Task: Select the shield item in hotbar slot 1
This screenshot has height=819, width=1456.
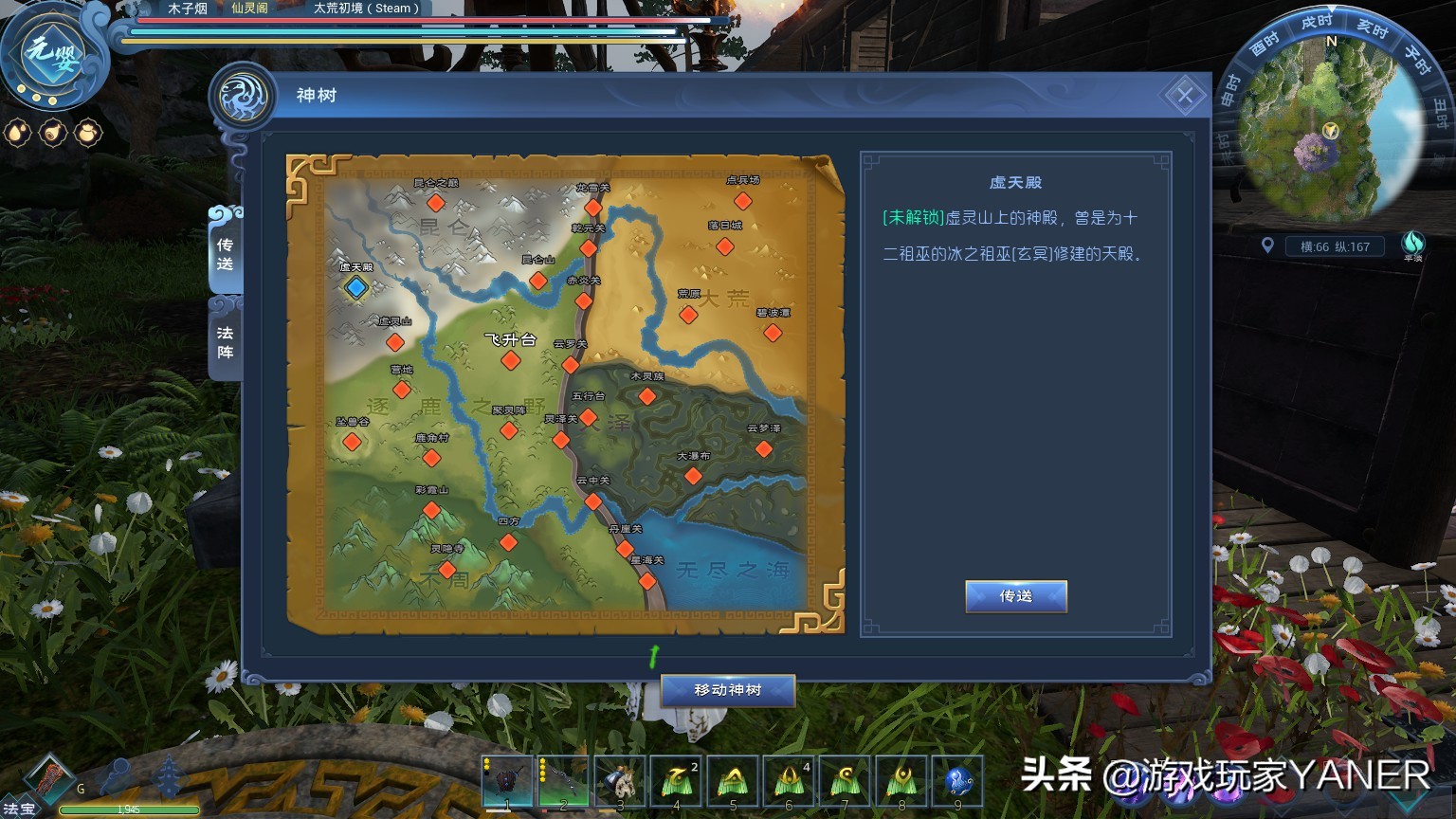Action: 507,779
